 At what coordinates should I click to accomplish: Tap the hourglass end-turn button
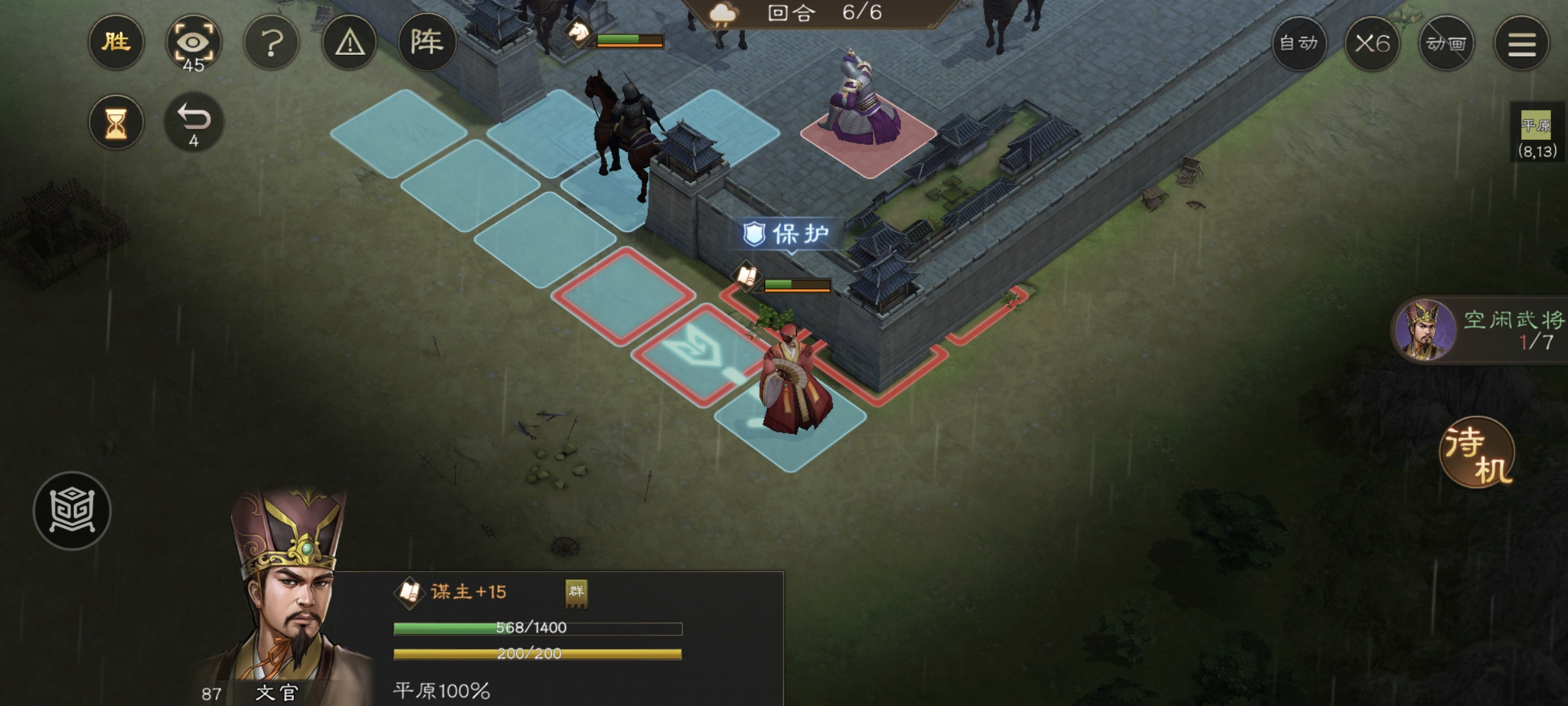(x=116, y=122)
